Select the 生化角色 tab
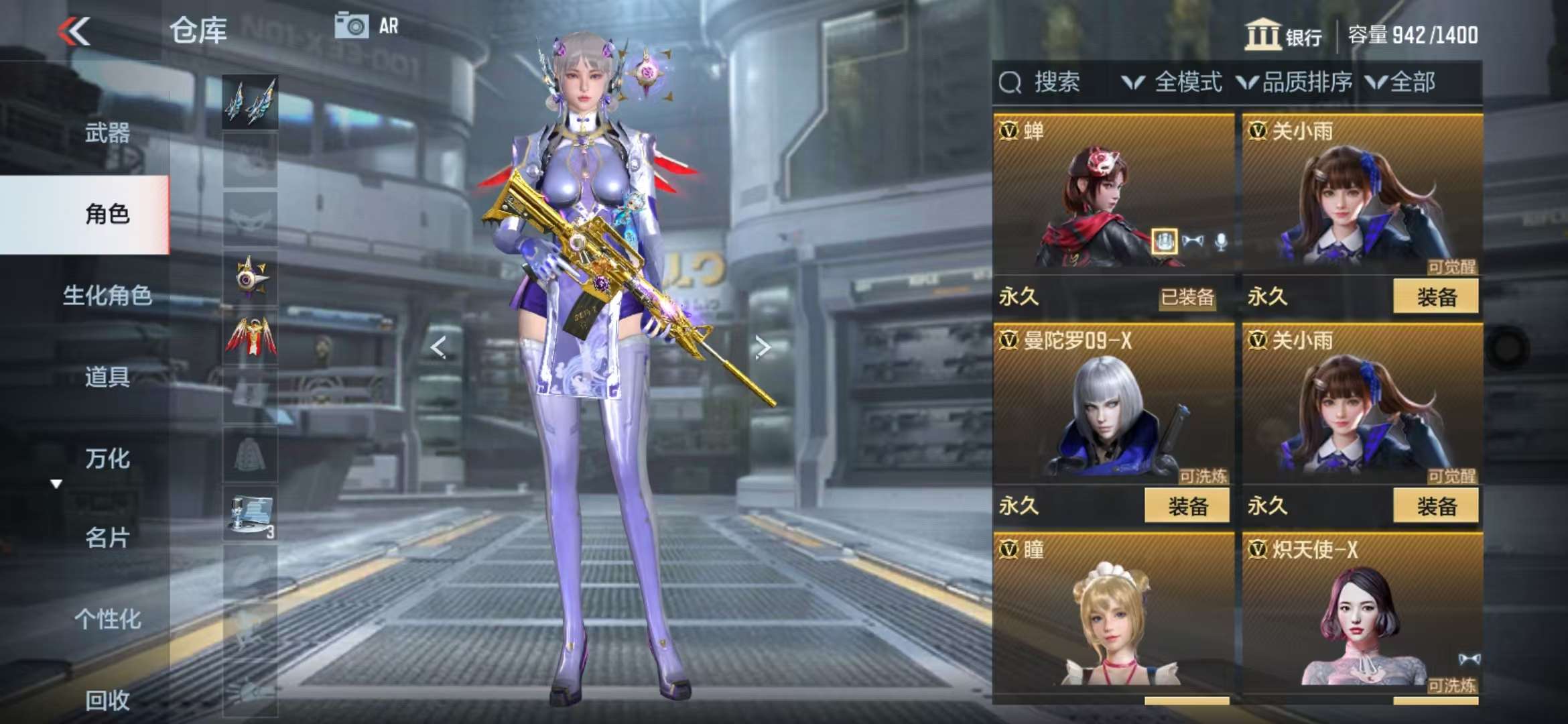This screenshot has width=1568, height=724. click(107, 295)
